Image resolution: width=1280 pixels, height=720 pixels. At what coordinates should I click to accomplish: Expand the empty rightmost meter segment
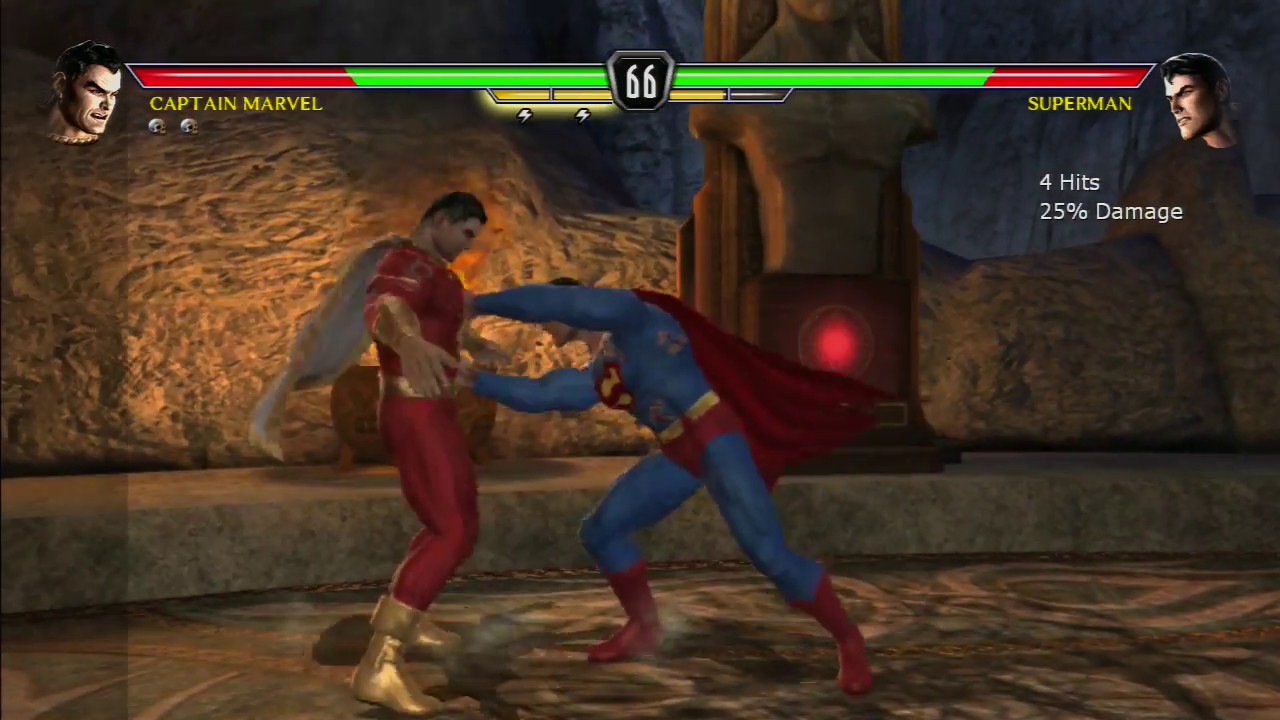(758, 95)
